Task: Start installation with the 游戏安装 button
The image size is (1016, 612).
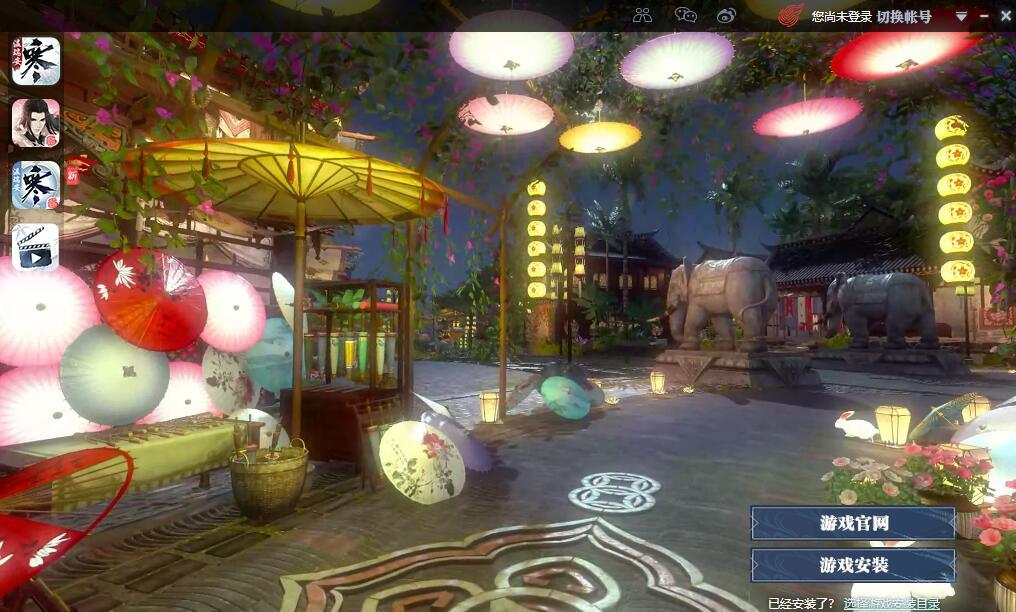Action: coord(853,565)
